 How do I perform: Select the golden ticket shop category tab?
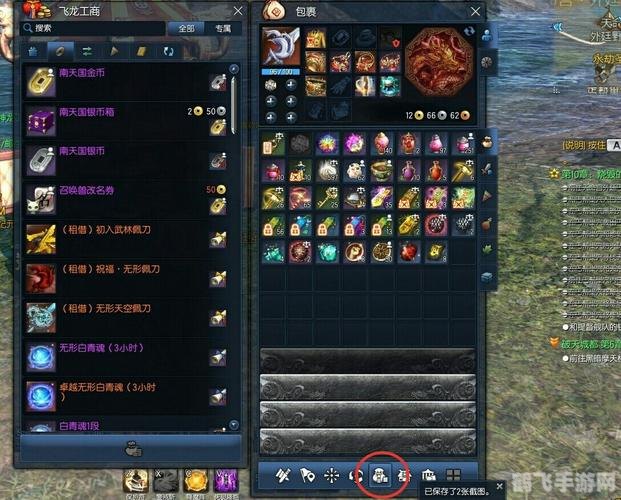(141, 50)
